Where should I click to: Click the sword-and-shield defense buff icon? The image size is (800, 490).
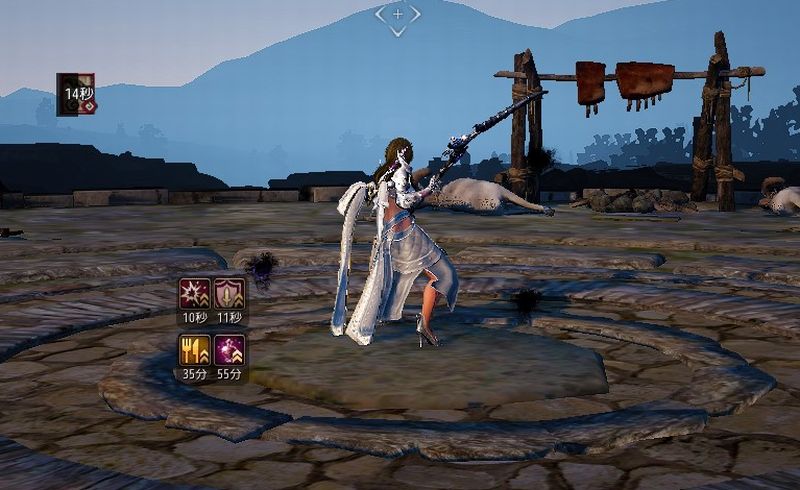pos(230,294)
